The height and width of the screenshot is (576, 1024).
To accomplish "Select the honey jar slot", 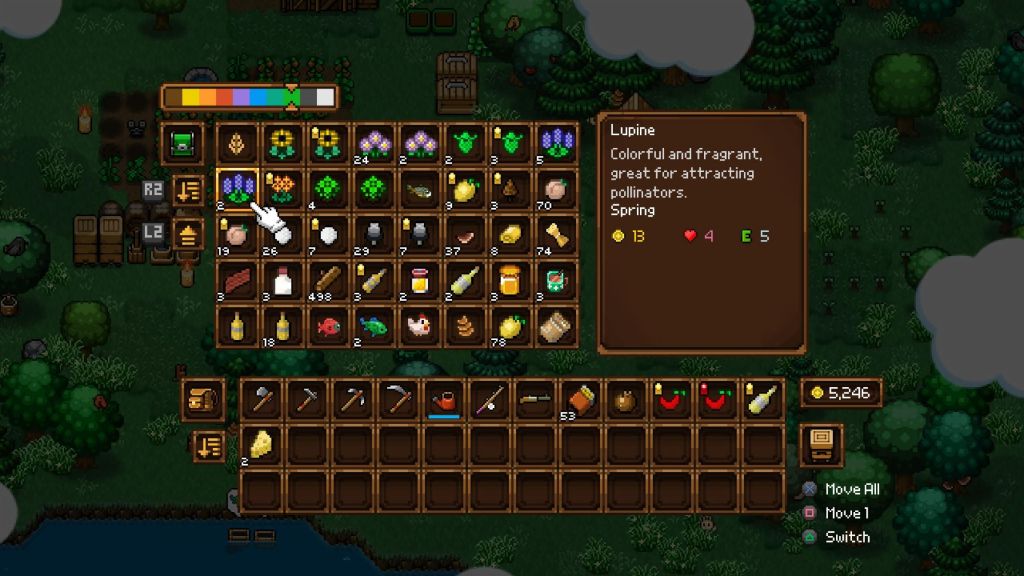I will point(510,281).
